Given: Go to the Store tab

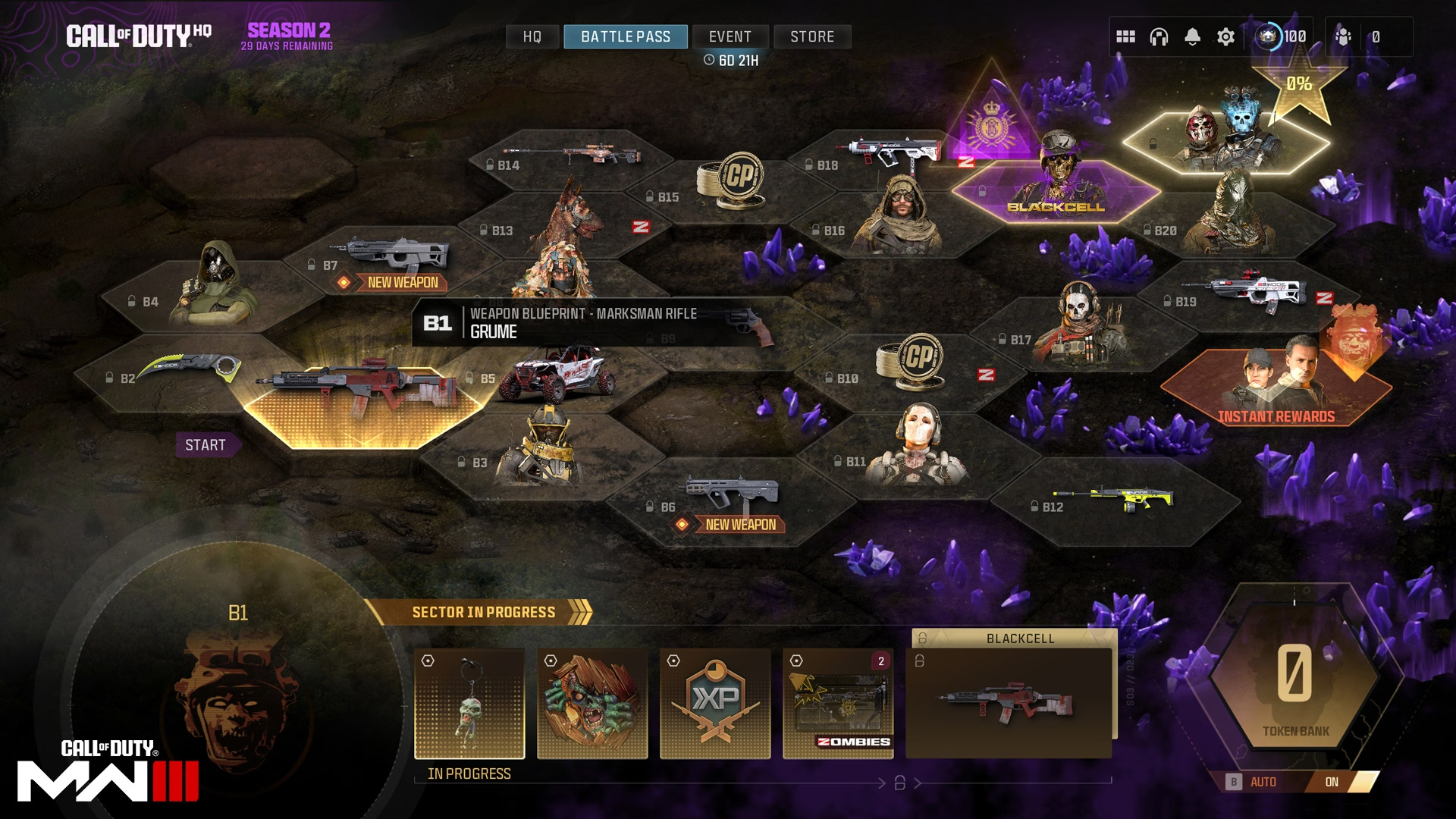Looking at the screenshot, I should coord(812,36).
